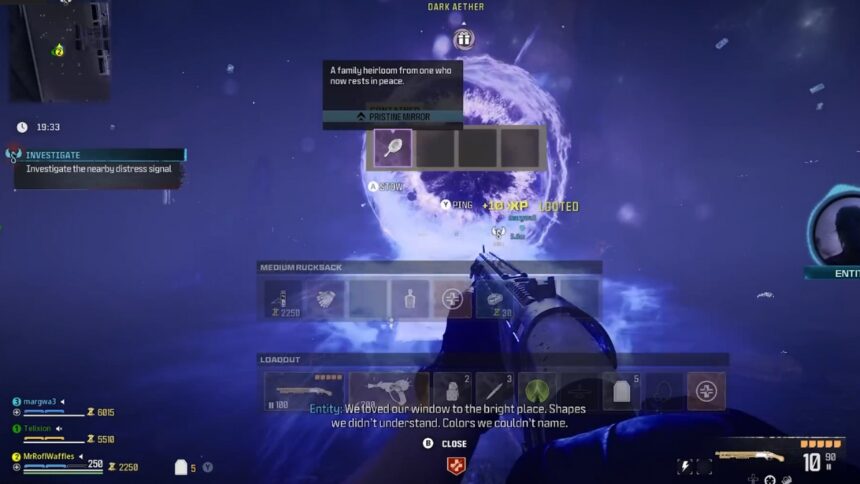
Task: Choose the throwing knife slot in loadout
Action: tap(494, 391)
